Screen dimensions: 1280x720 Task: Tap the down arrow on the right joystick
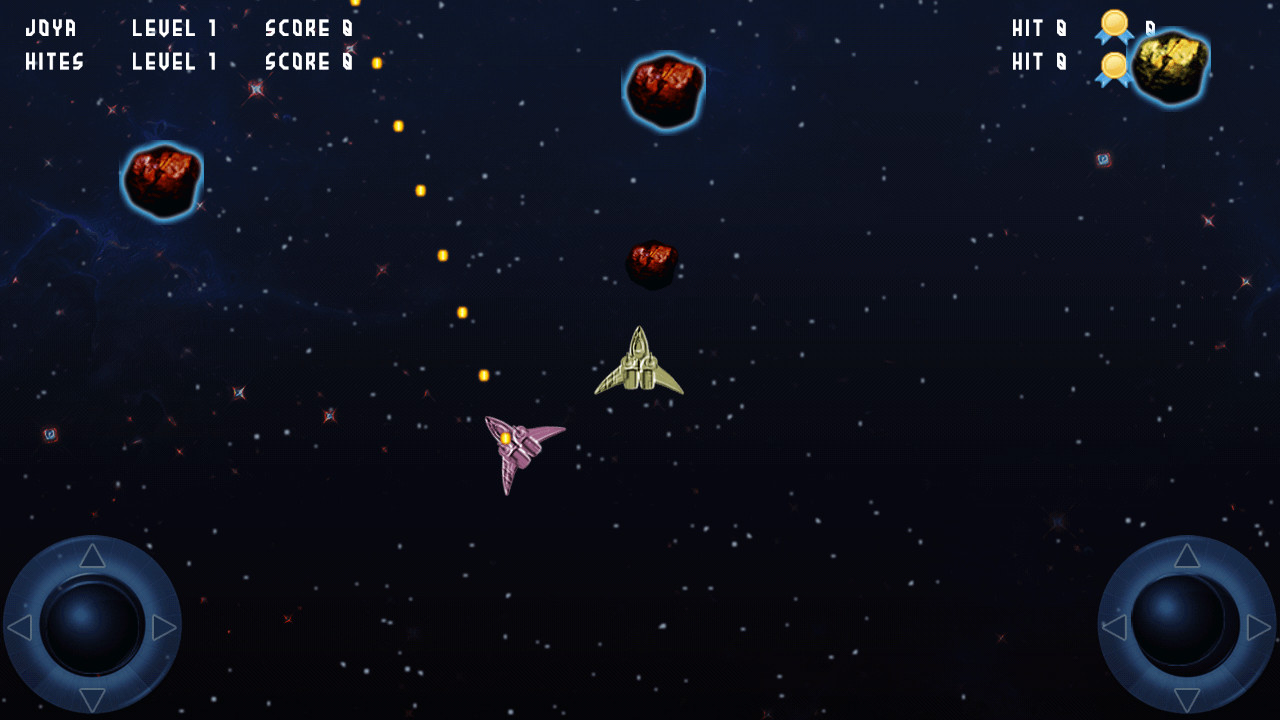(1187, 699)
